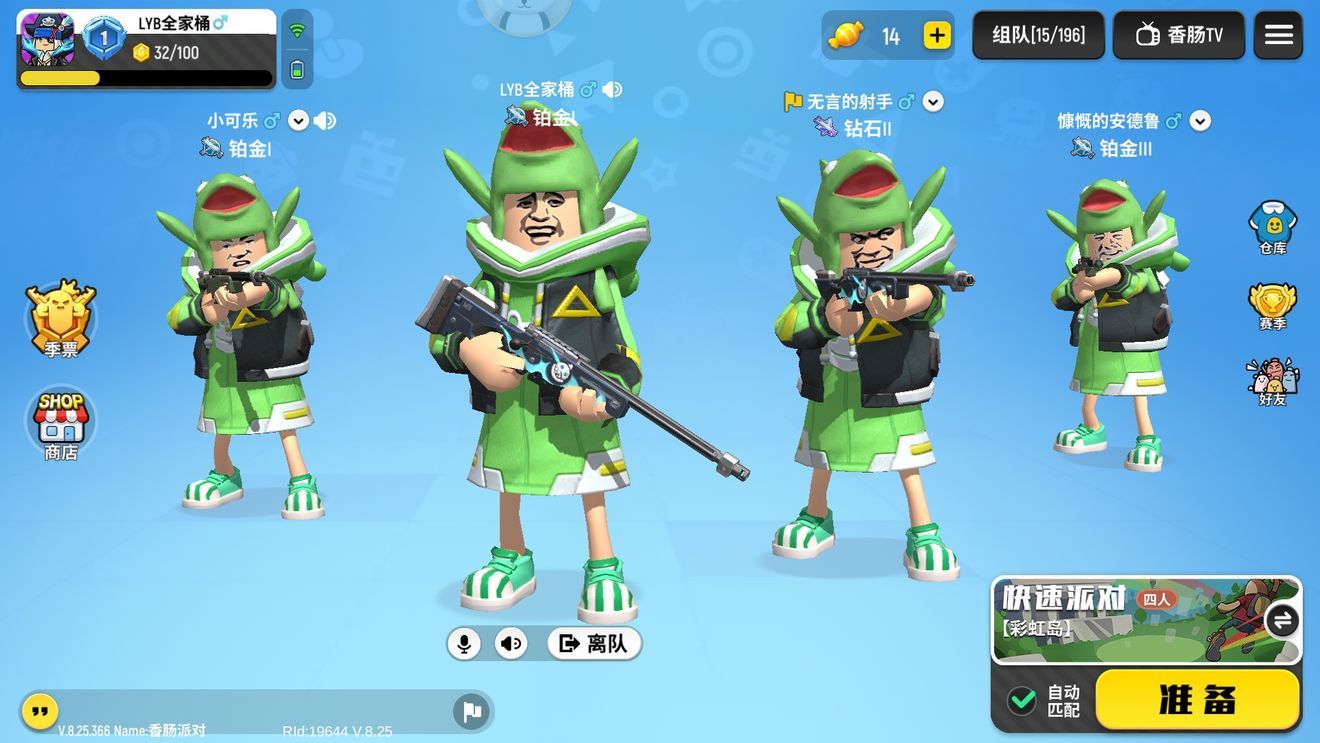The height and width of the screenshot is (743, 1320).
Task: Open the 组队 team list button
Action: point(1038,36)
